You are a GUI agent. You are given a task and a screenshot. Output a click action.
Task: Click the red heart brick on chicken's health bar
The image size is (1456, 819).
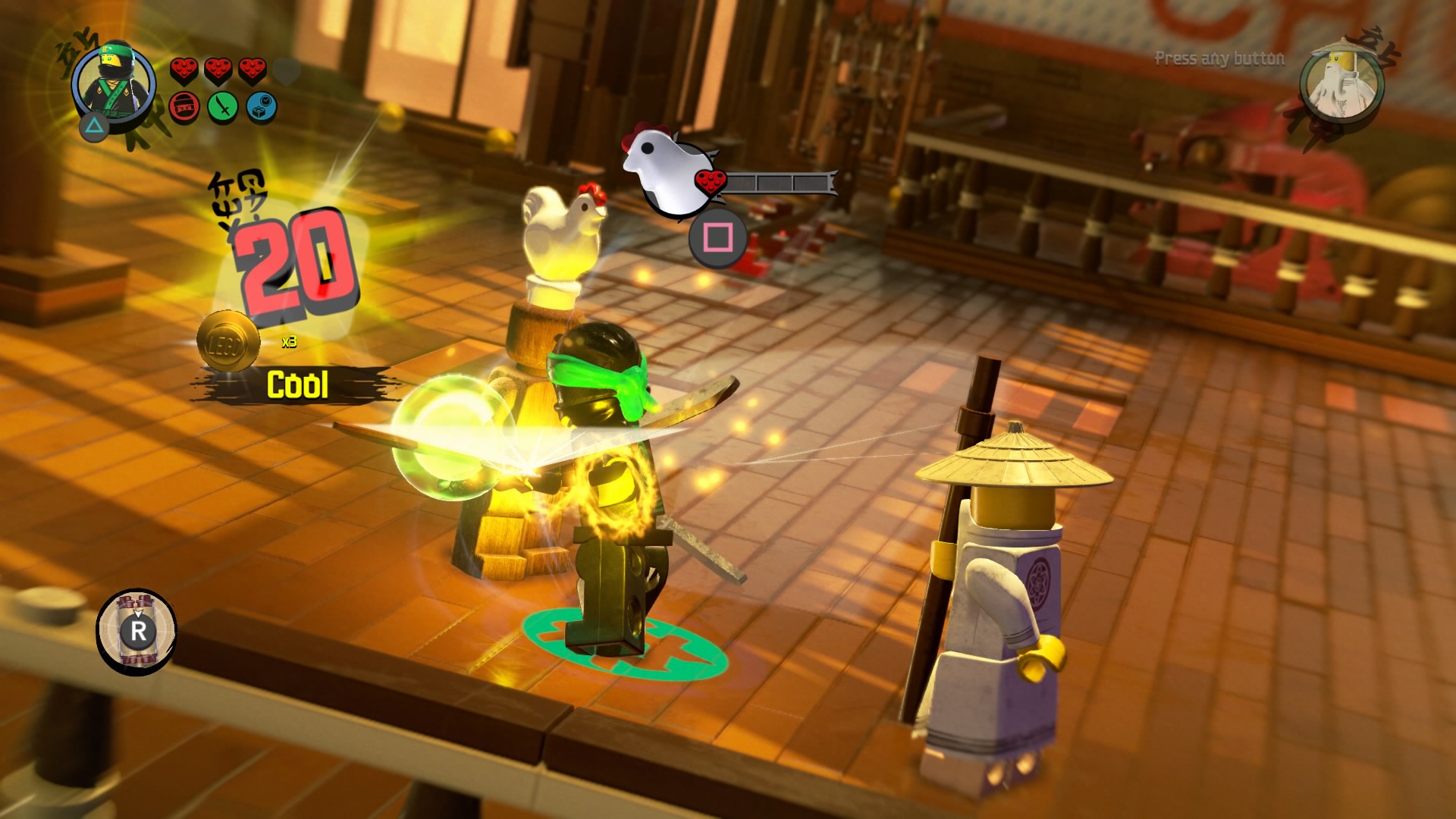point(711,180)
